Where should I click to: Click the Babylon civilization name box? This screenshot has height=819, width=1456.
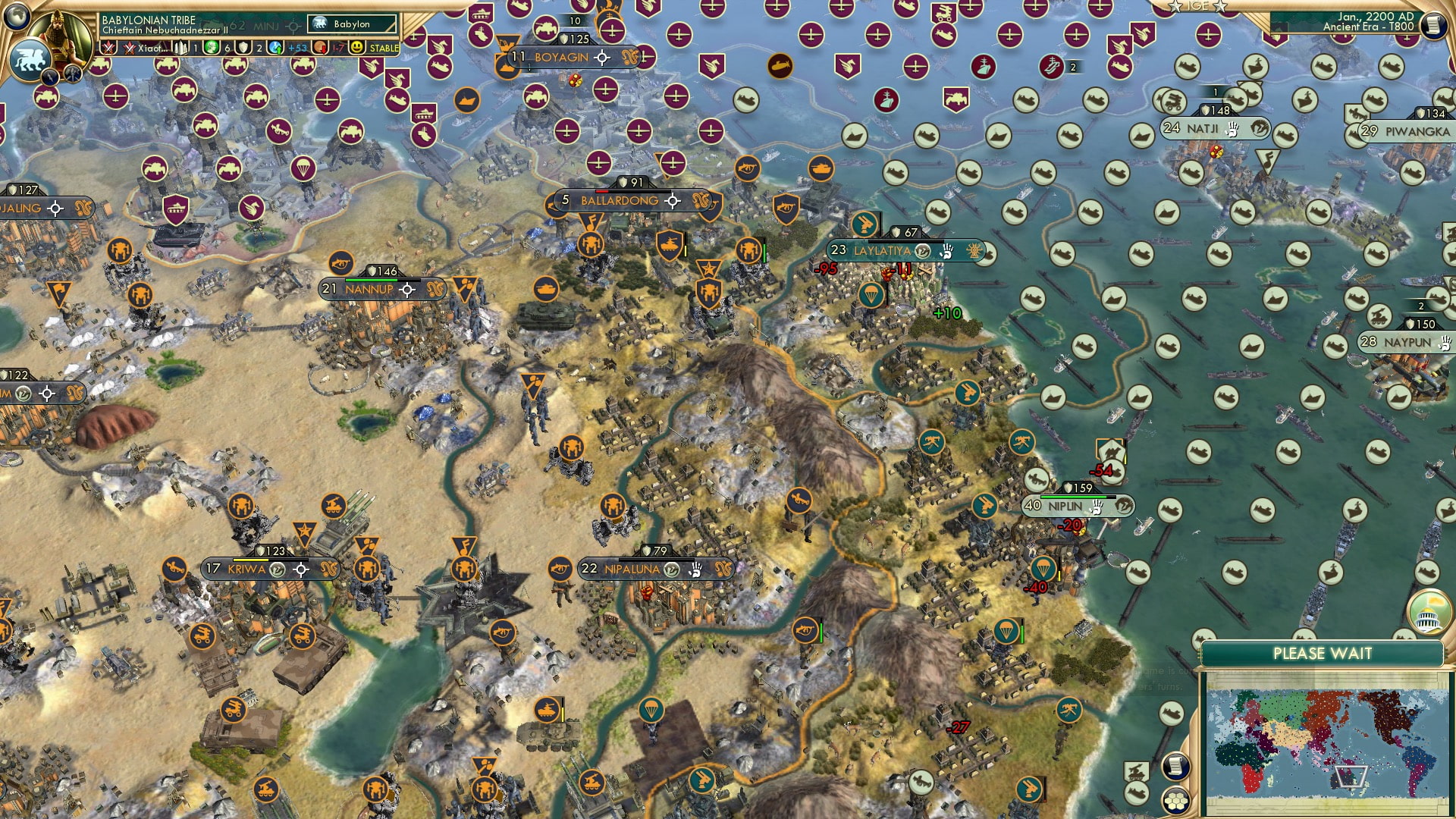pyautogui.click(x=349, y=24)
